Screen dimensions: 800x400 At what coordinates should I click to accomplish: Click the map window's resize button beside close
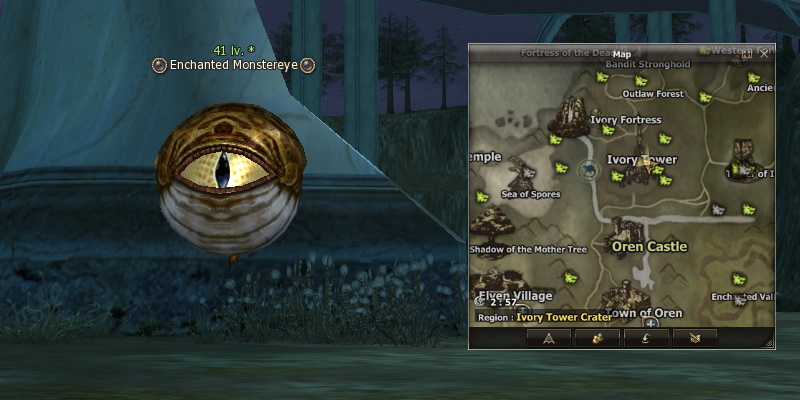coord(747,54)
